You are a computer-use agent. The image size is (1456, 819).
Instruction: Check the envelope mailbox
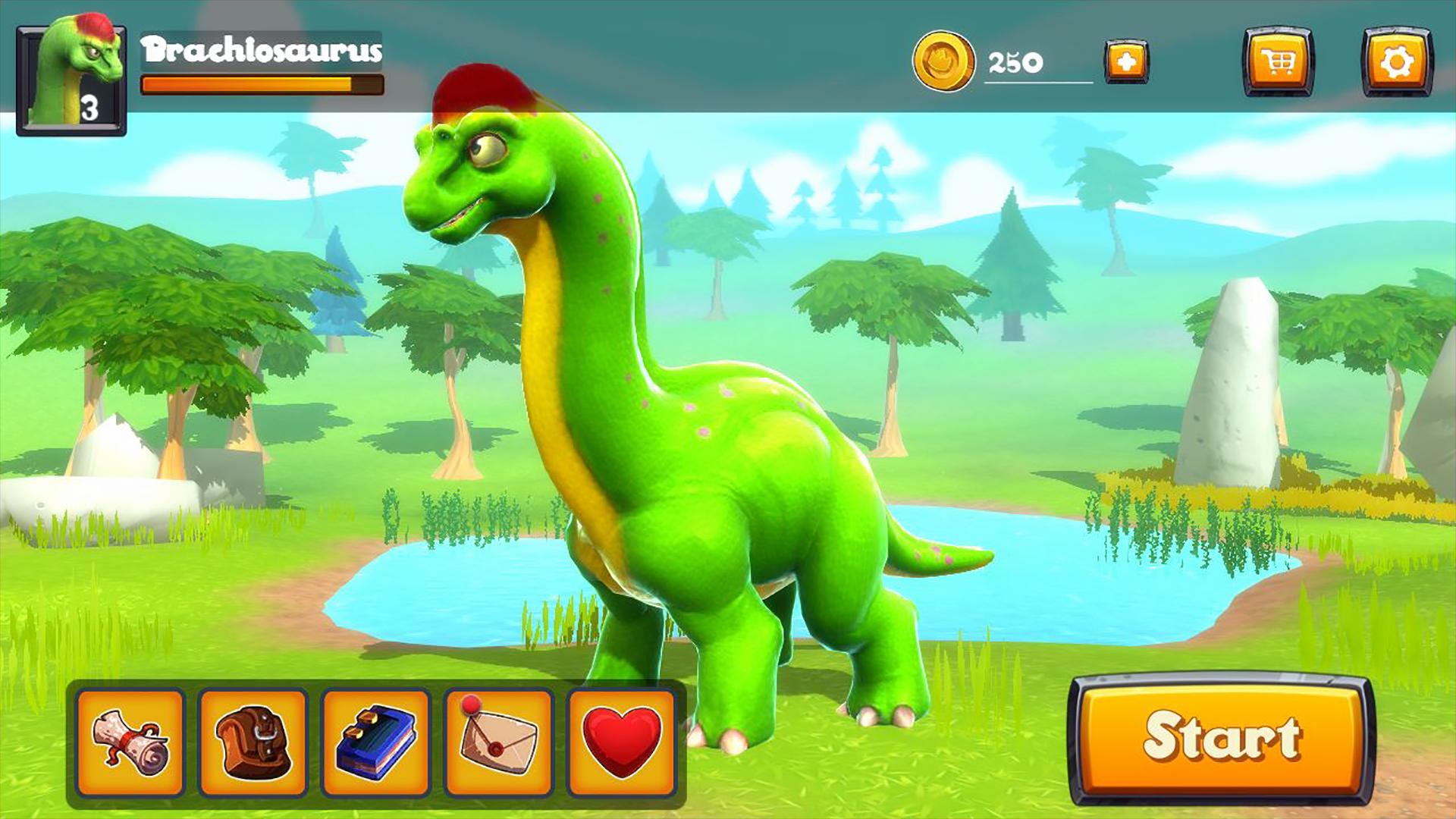[499, 742]
